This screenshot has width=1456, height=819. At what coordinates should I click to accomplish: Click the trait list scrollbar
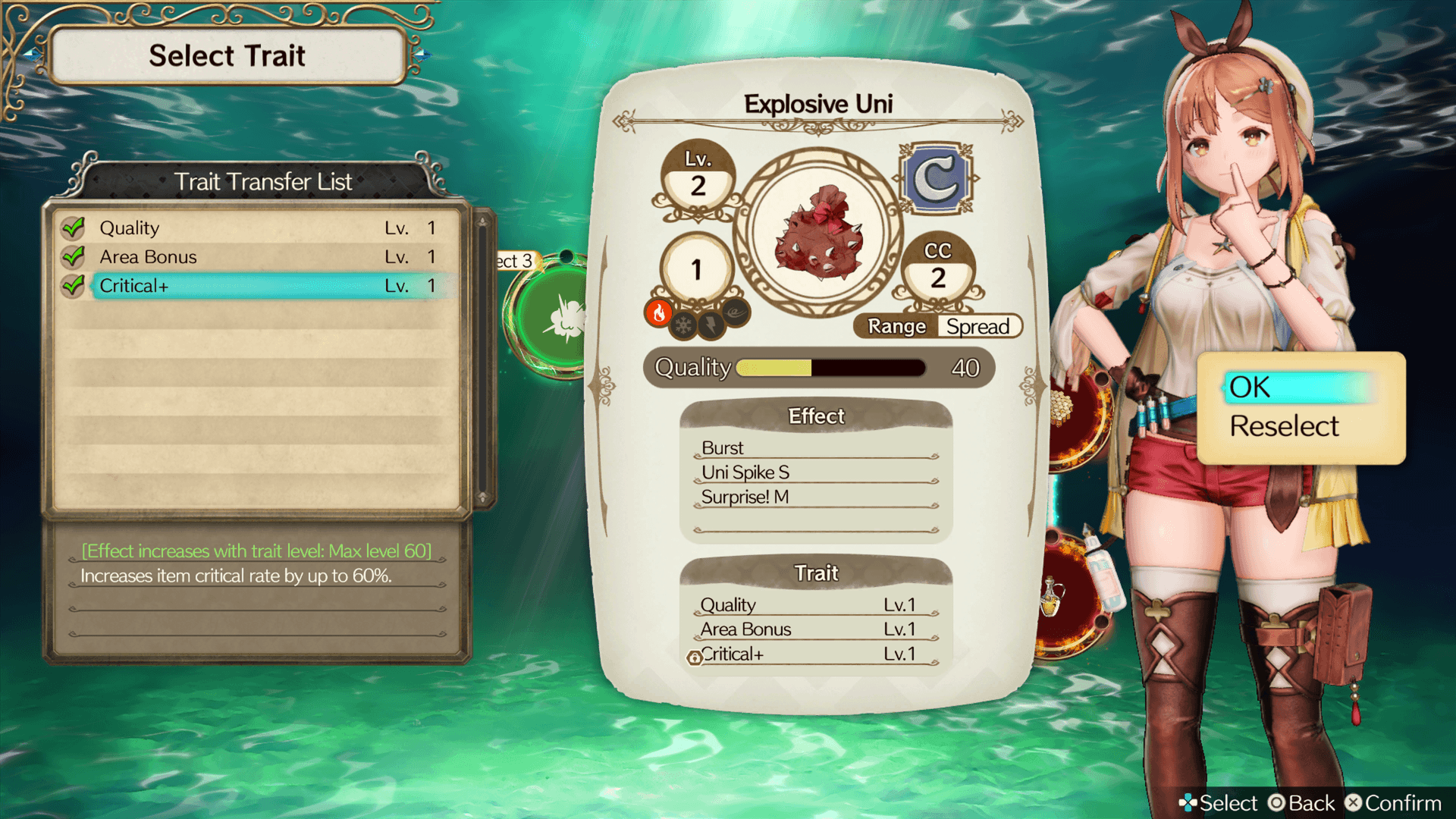coord(482,359)
